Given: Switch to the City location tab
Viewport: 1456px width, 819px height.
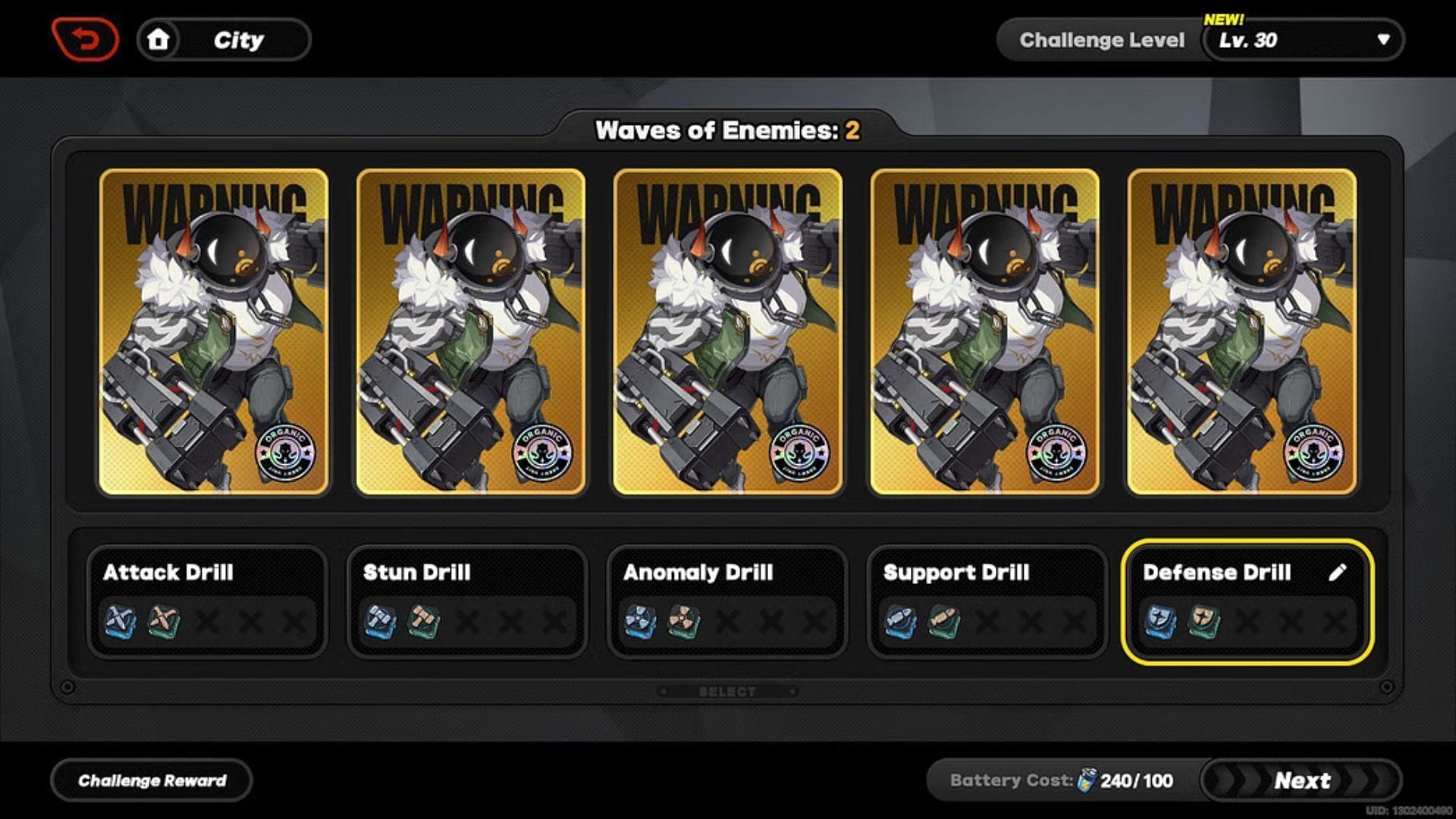Looking at the screenshot, I should (x=239, y=40).
